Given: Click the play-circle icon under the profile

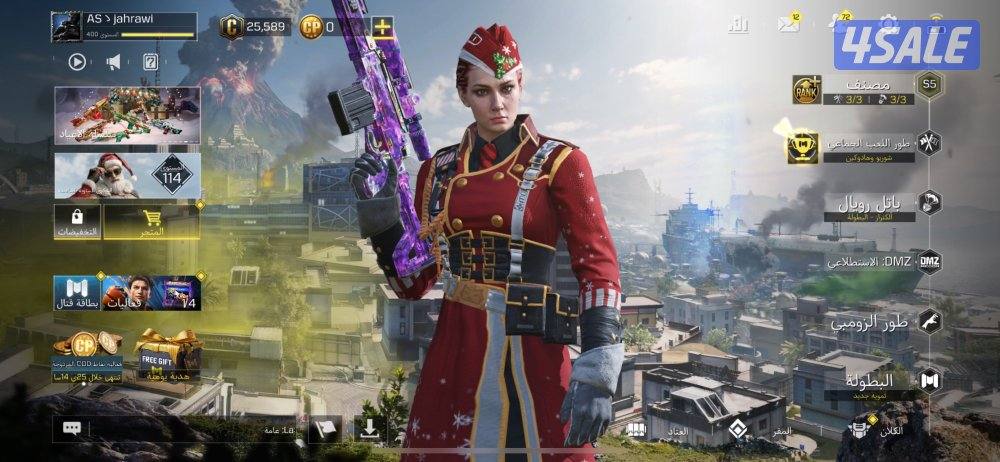Looking at the screenshot, I should [77, 62].
